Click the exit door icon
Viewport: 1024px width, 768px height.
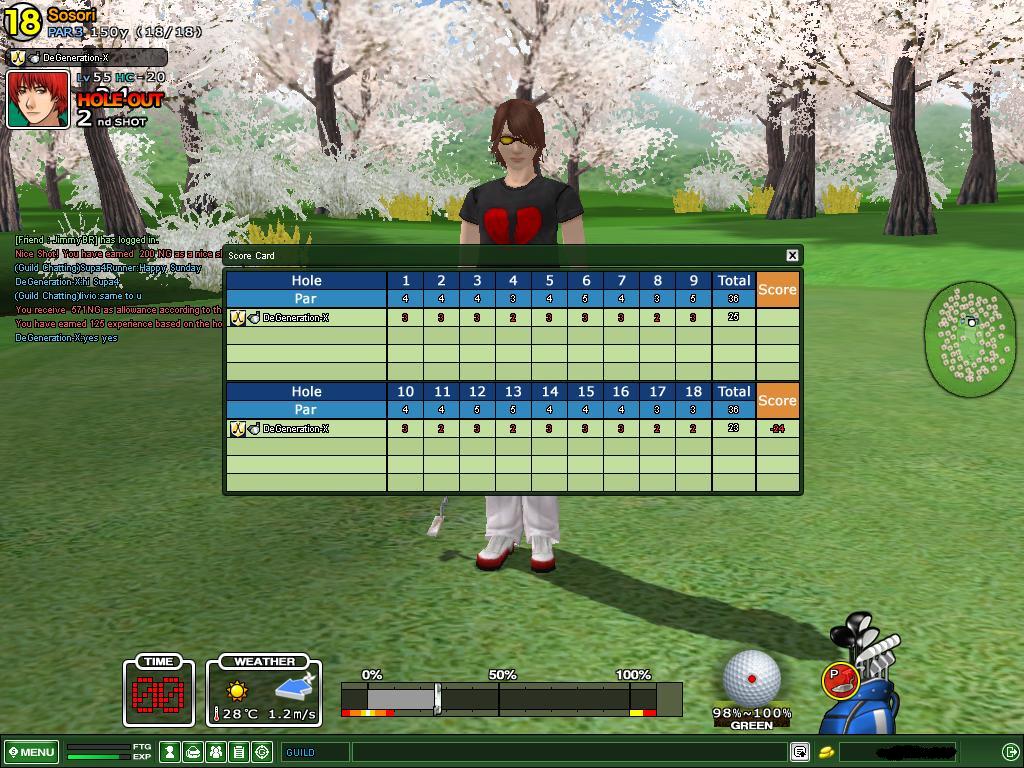click(1010, 752)
